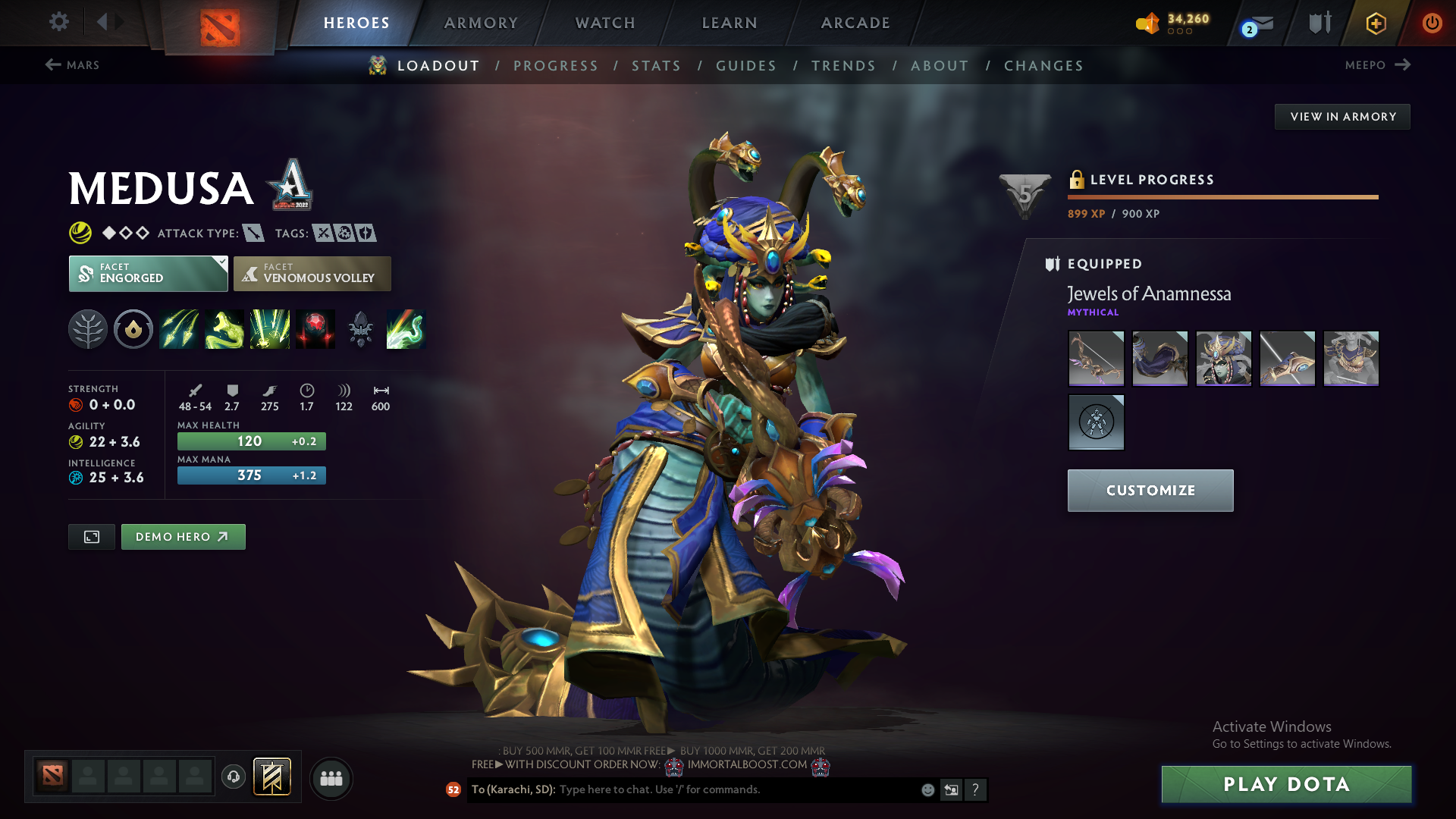Toggle the Engorged facet selection
1456x819 pixels.
[148, 273]
